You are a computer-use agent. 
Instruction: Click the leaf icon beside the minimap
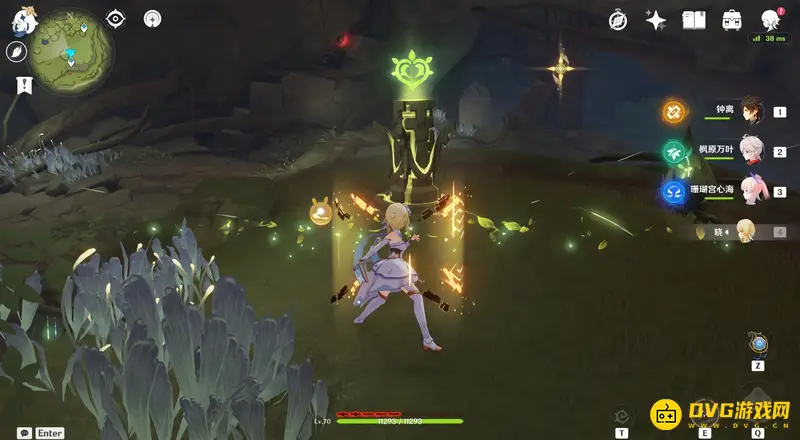click(18, 53)
